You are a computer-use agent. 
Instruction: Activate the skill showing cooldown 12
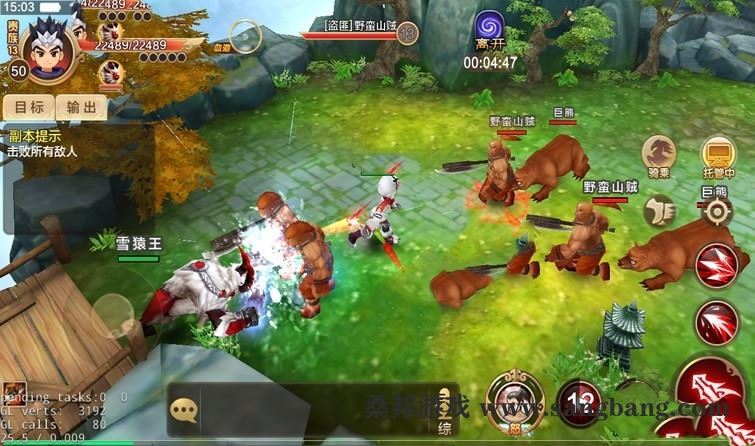(574, 398)
